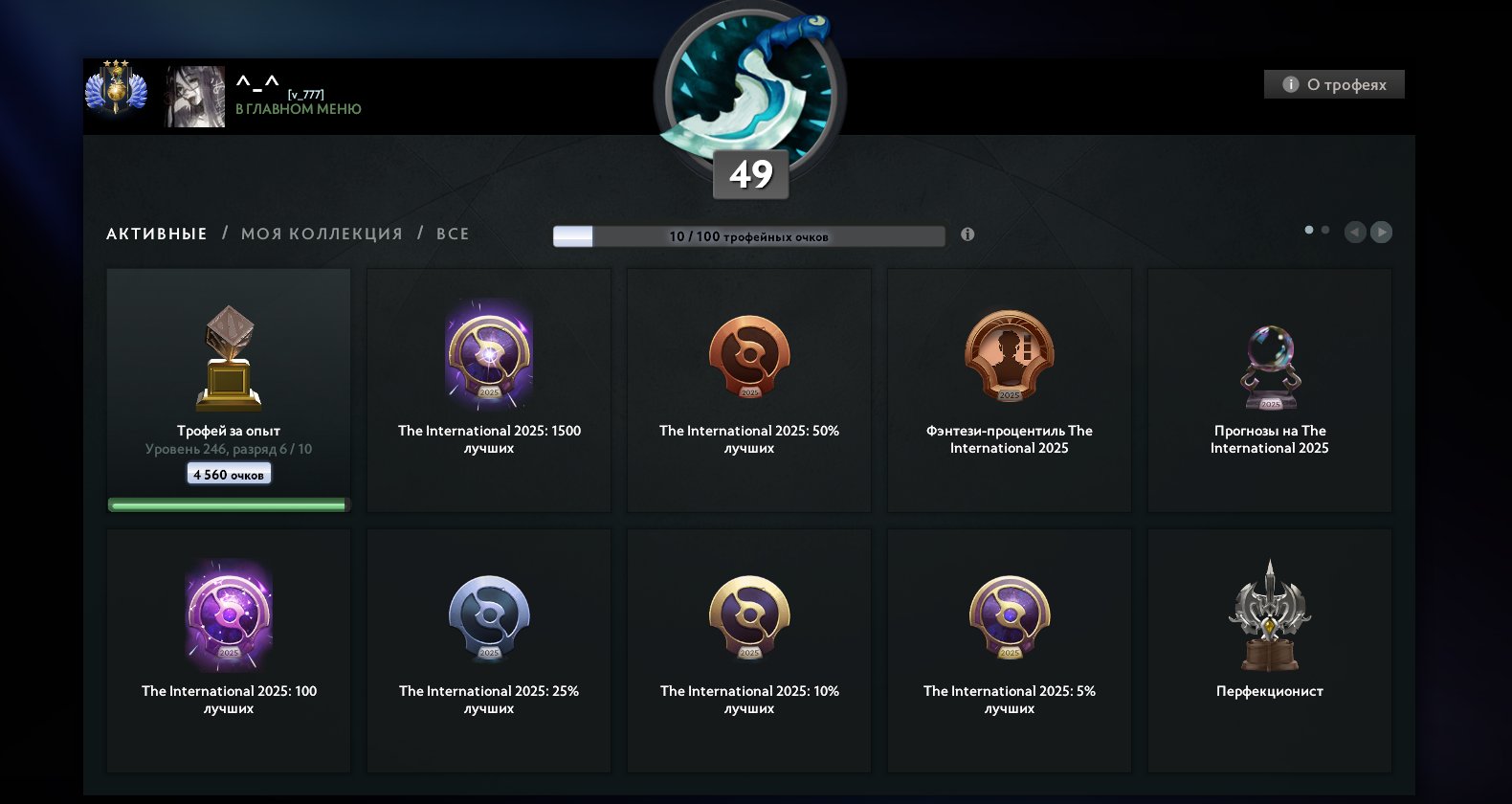Click the purple "100 лучших" emblem icon
1512x804 pixels.
click(228, 616)
